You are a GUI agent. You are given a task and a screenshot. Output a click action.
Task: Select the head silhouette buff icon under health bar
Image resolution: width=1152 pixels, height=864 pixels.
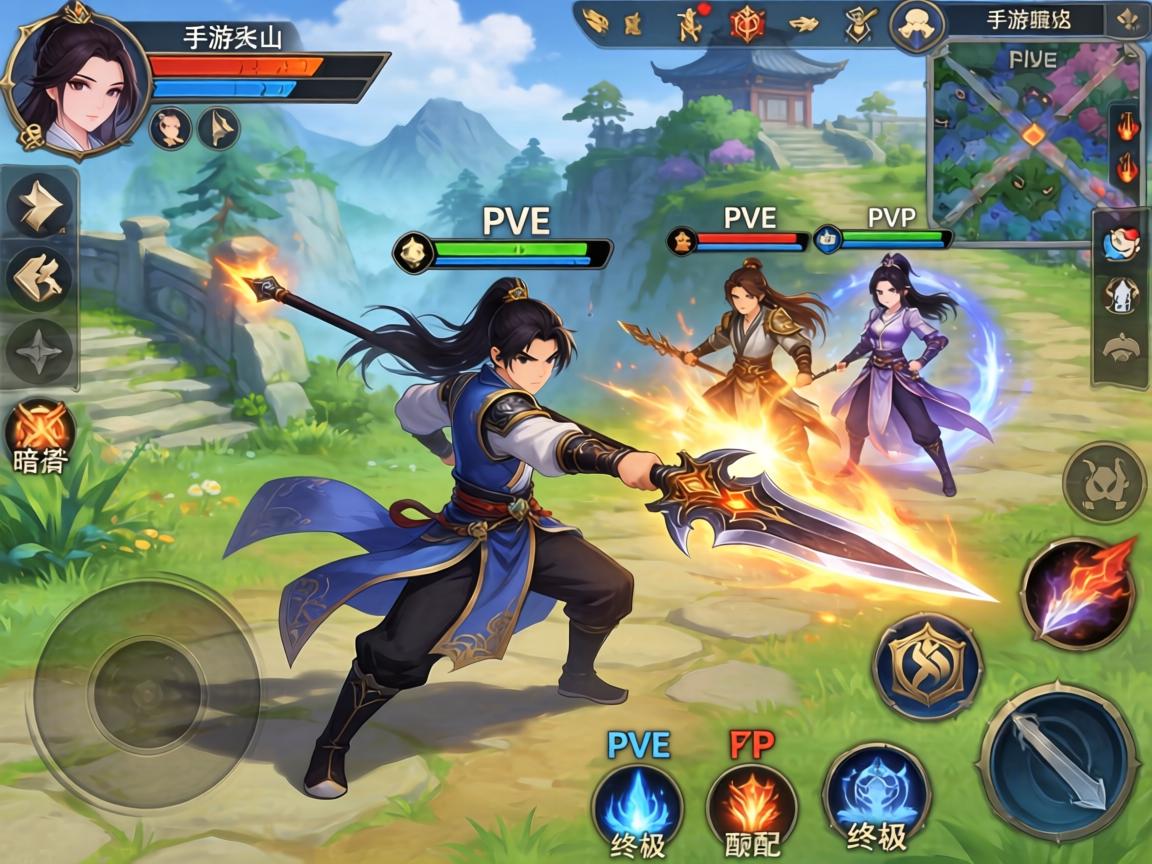pos(170,128)
